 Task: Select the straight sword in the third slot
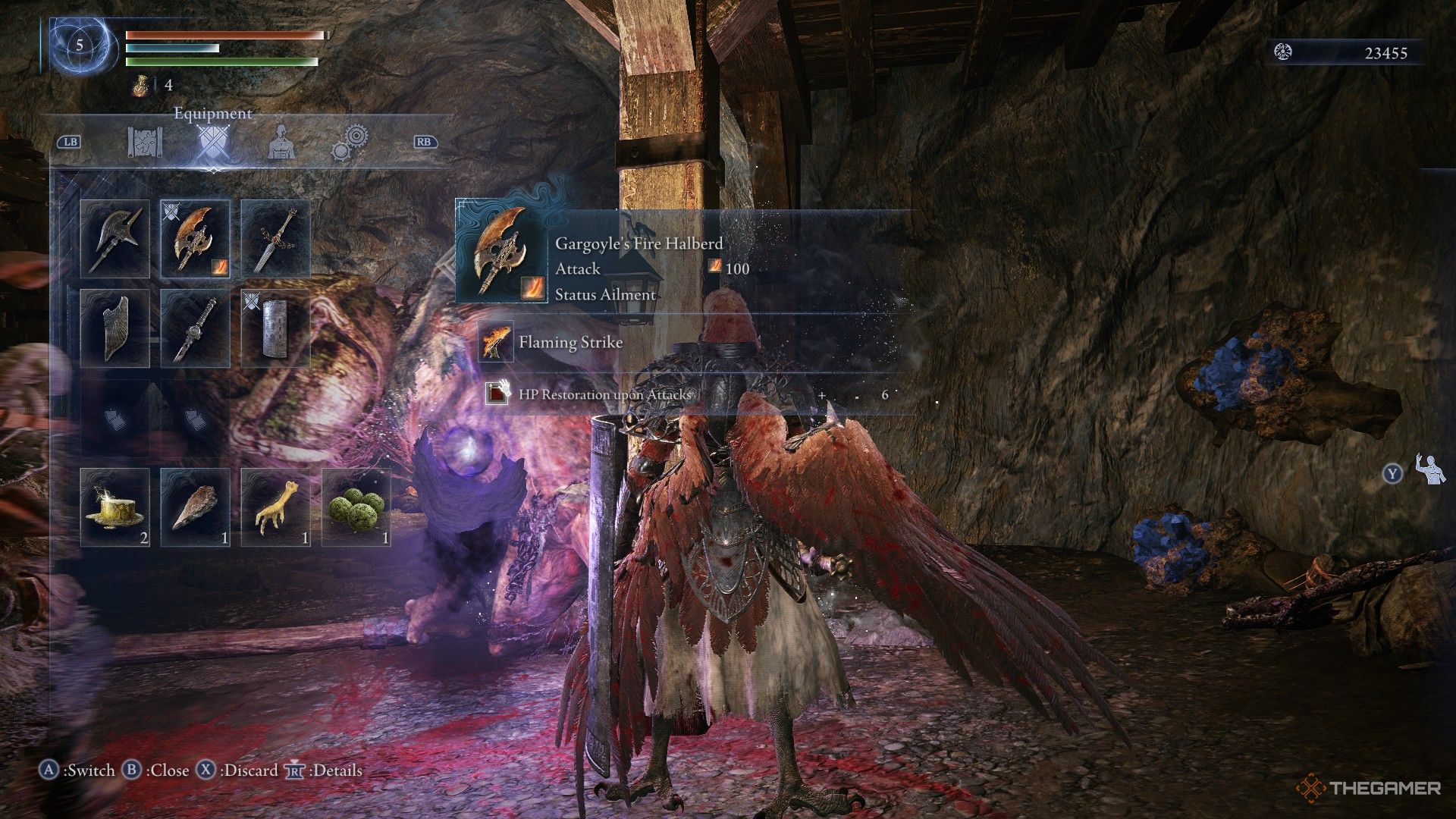pos(276,237)
